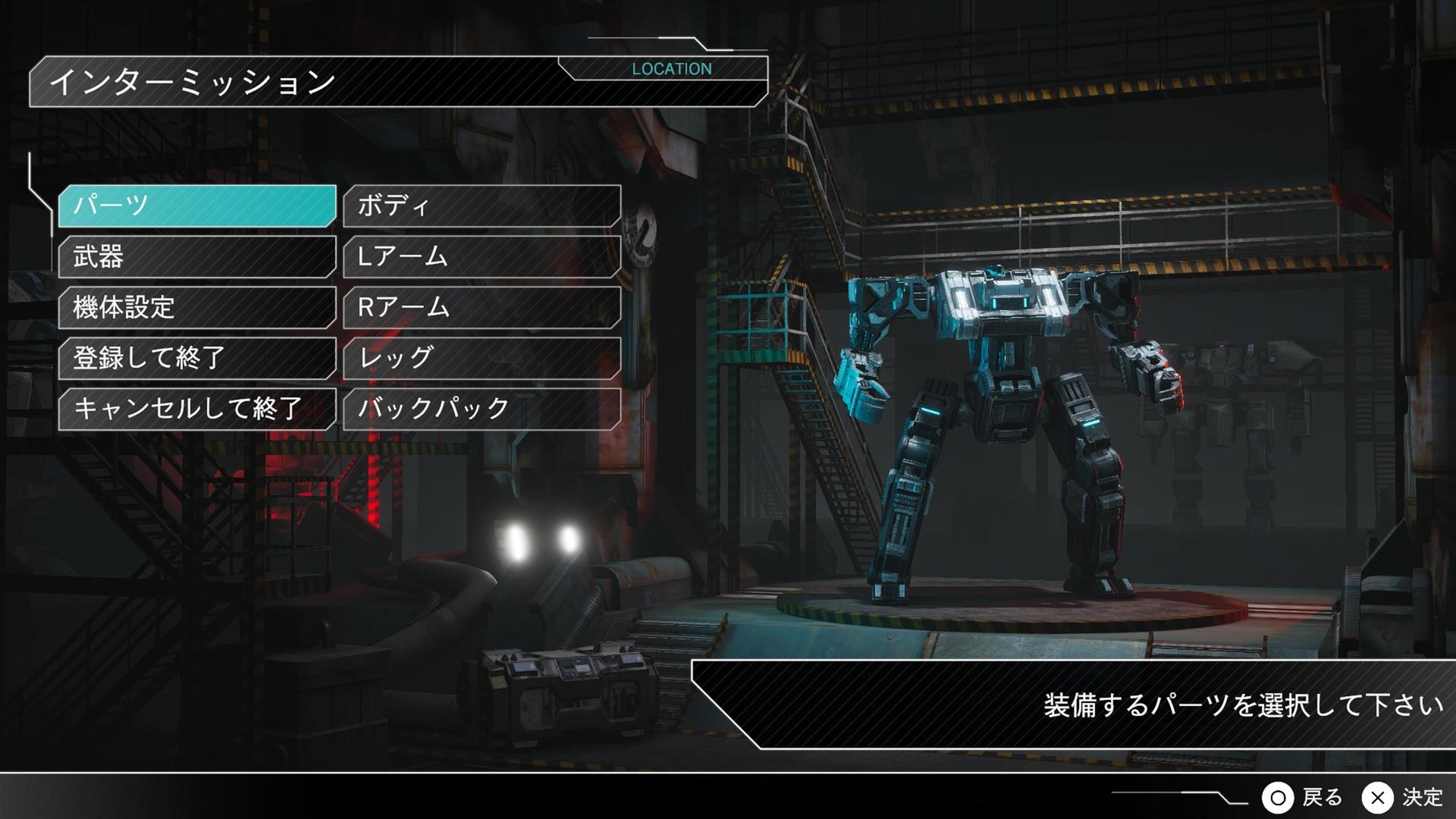Choose the Lアーム left arm part
The width and height of the screenshot is (1456, 819).
[482, 256]
